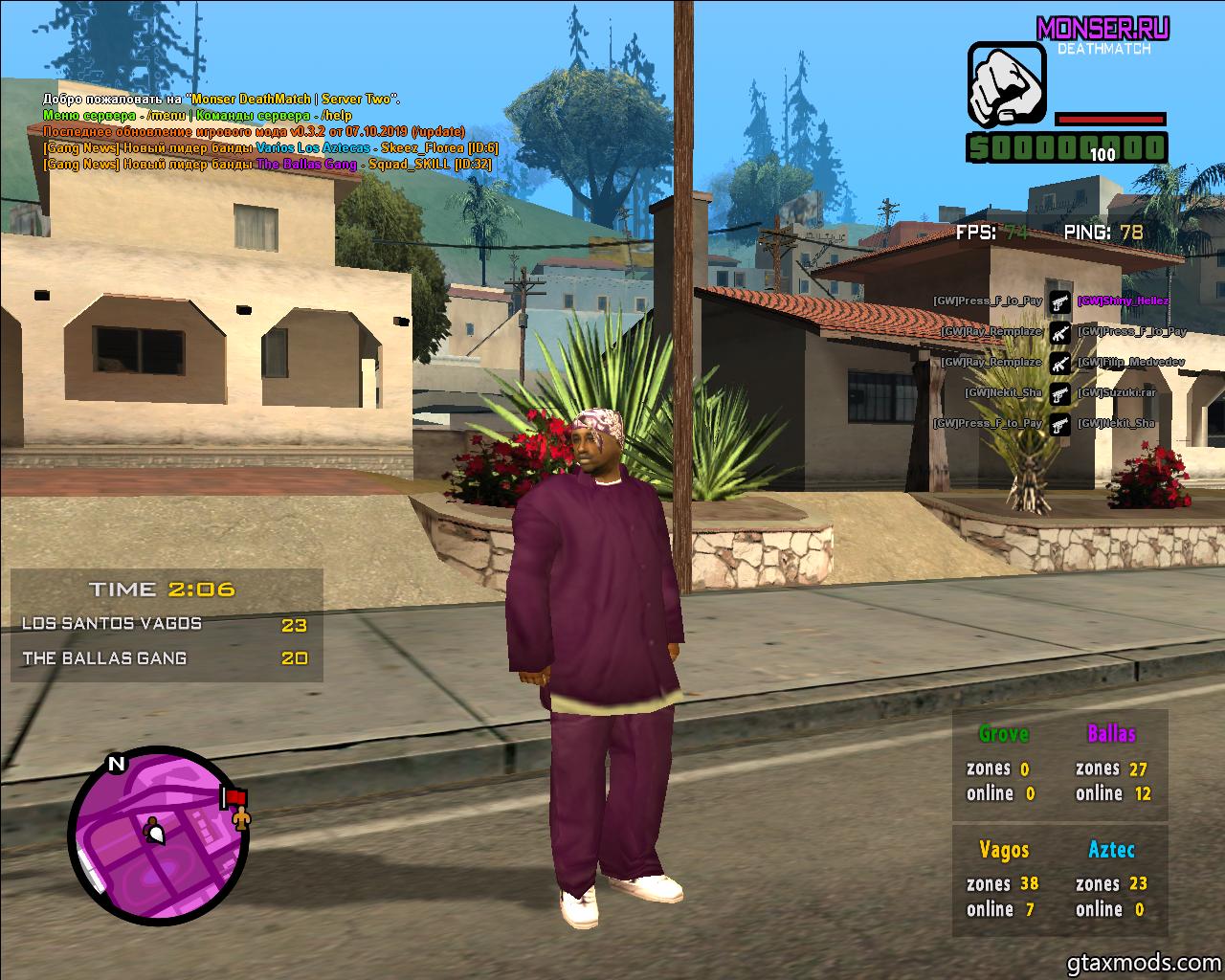Select Shiny_Hellez in the kill feed
1225x980 pixels.
coord(1123,301)
